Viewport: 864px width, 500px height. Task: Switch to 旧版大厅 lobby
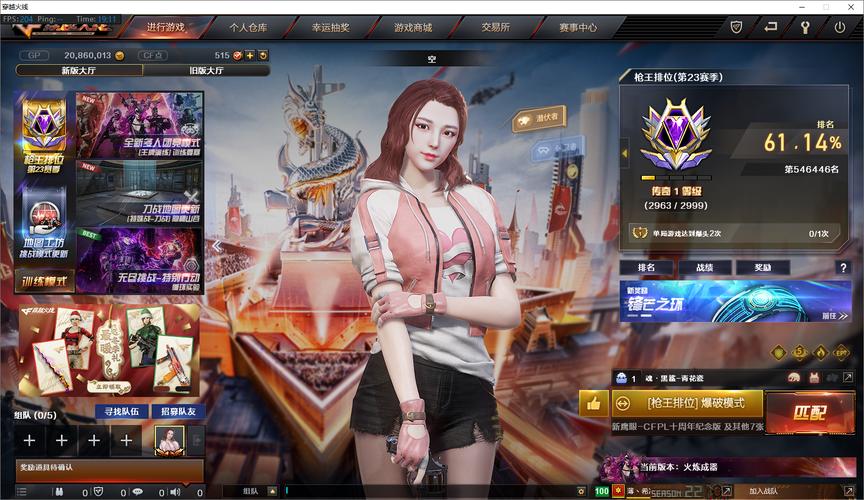206,71
